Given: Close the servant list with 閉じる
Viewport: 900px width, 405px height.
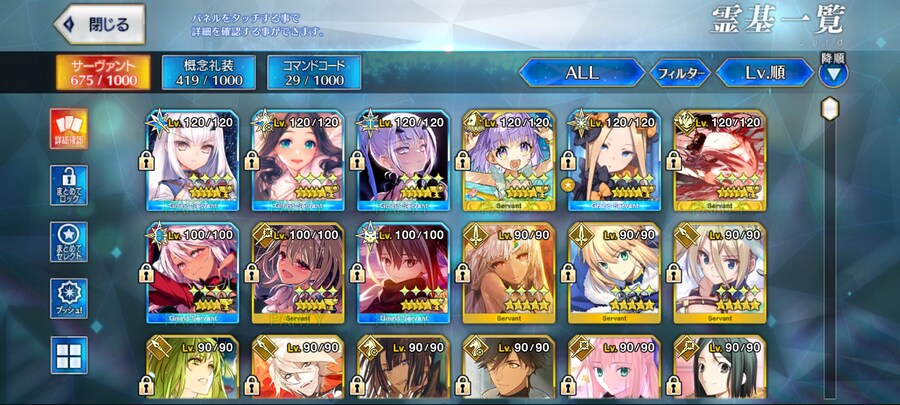Looking at the screenshot, I should coord(99,24).
